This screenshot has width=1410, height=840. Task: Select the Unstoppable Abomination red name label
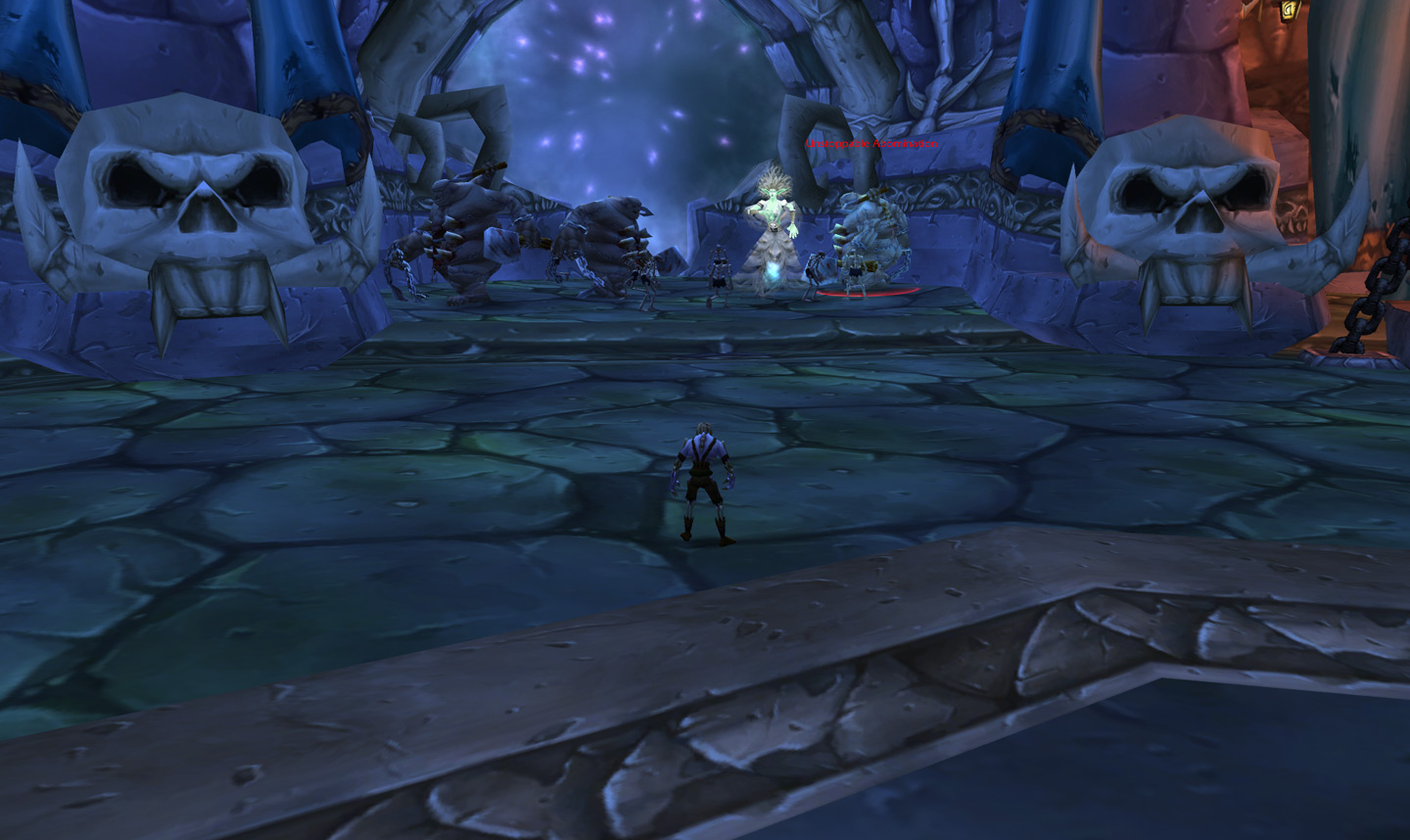870,144
